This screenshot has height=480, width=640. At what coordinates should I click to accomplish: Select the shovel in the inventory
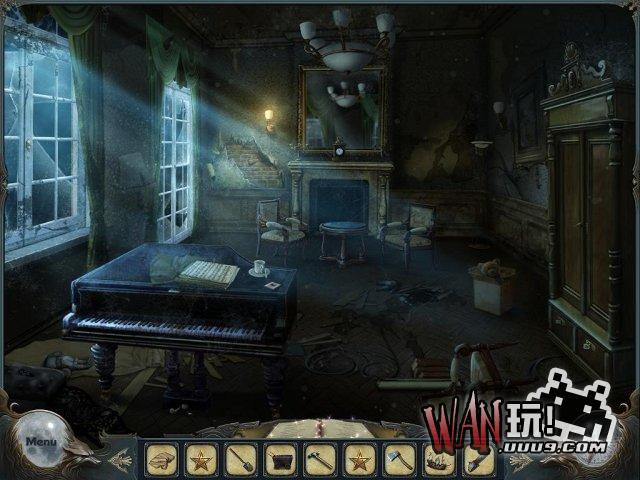pos(240,459)
